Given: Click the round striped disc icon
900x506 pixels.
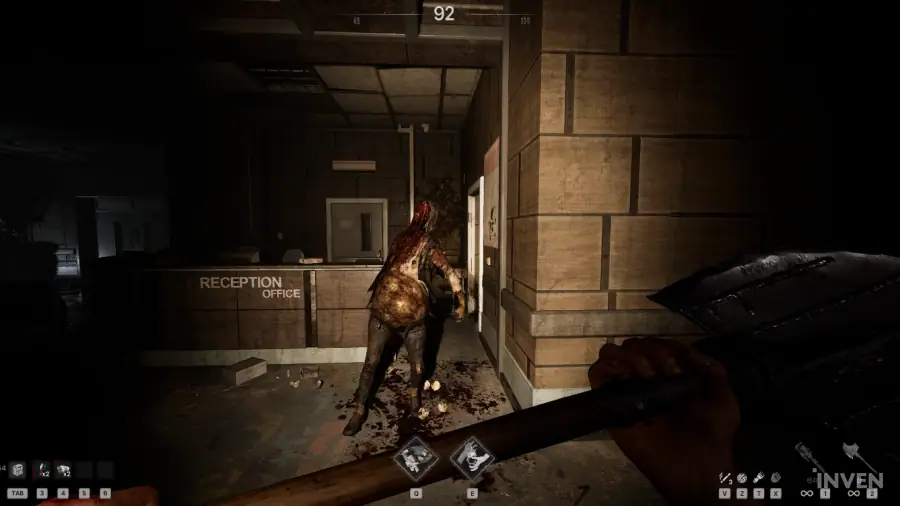Looking at the screenshot, I should coord(741,479).
